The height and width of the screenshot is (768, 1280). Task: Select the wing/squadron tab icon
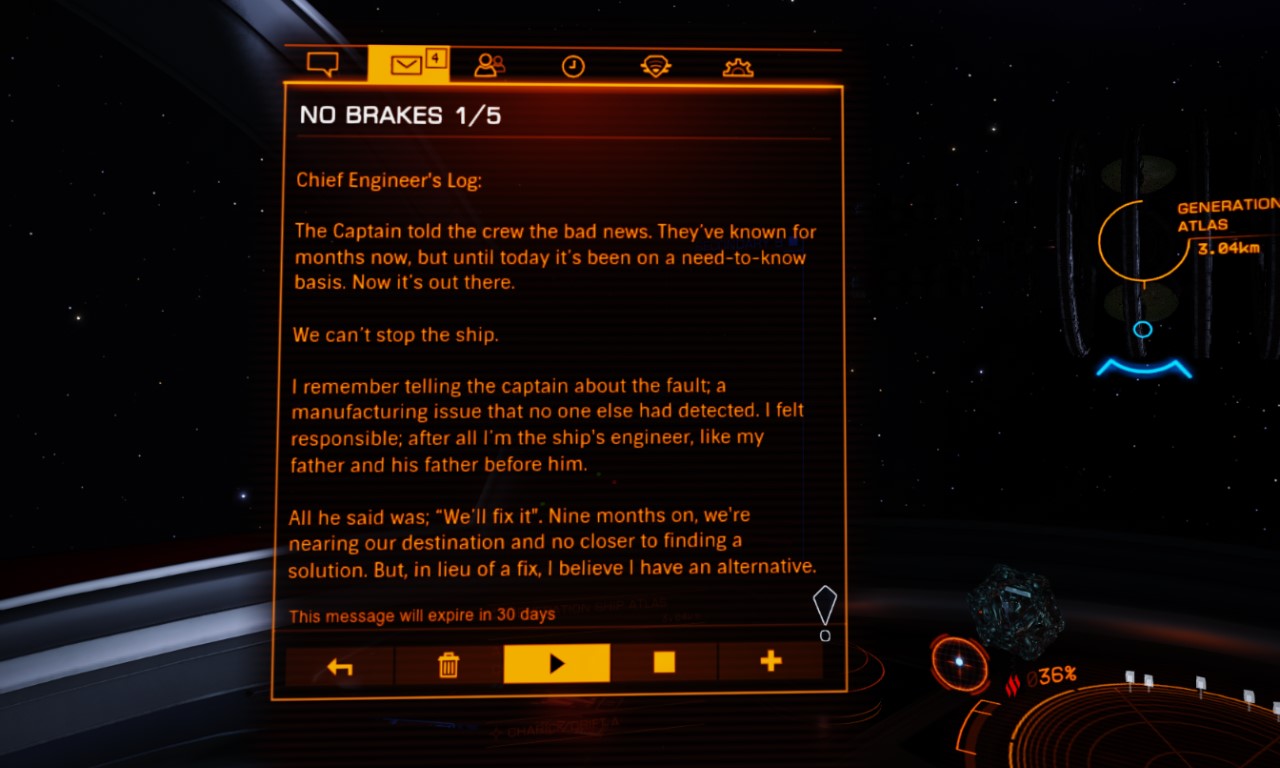(x=655, y=67)
